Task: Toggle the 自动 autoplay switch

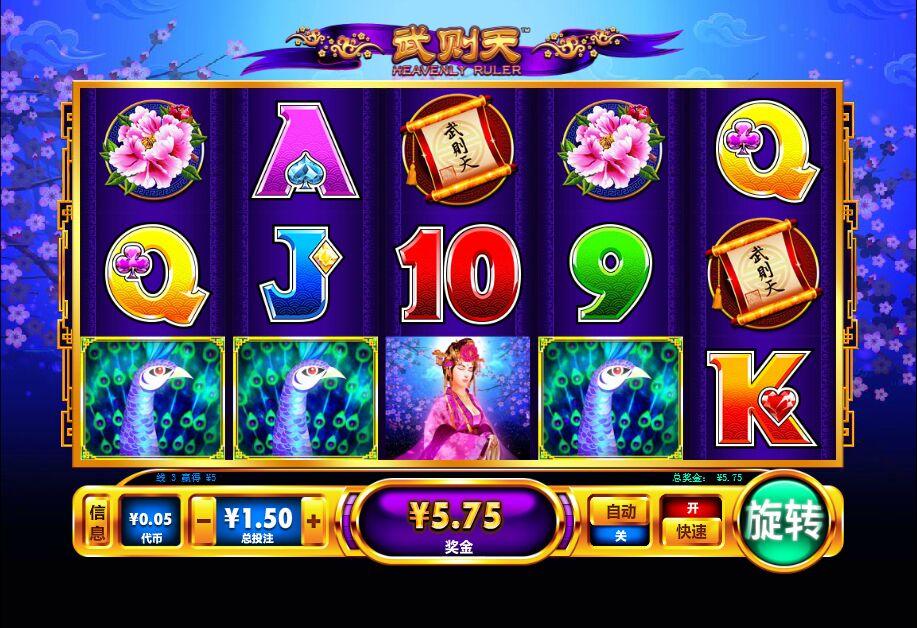Action: point(620,522)
